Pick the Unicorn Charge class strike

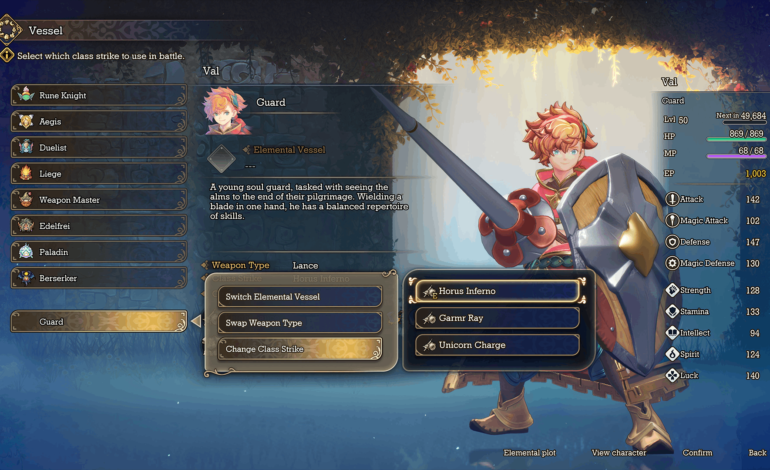(497, 345)
